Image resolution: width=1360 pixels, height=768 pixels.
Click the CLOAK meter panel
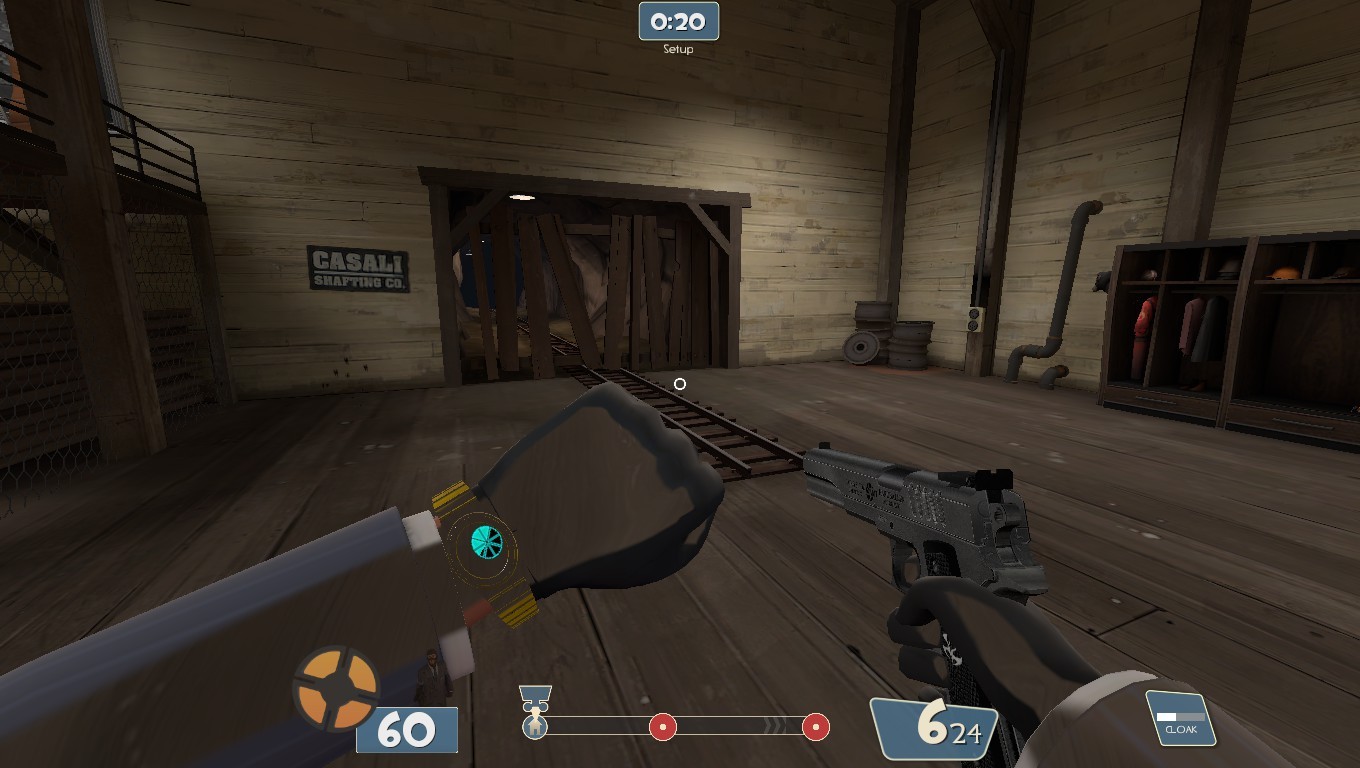tap(1183, 718)
